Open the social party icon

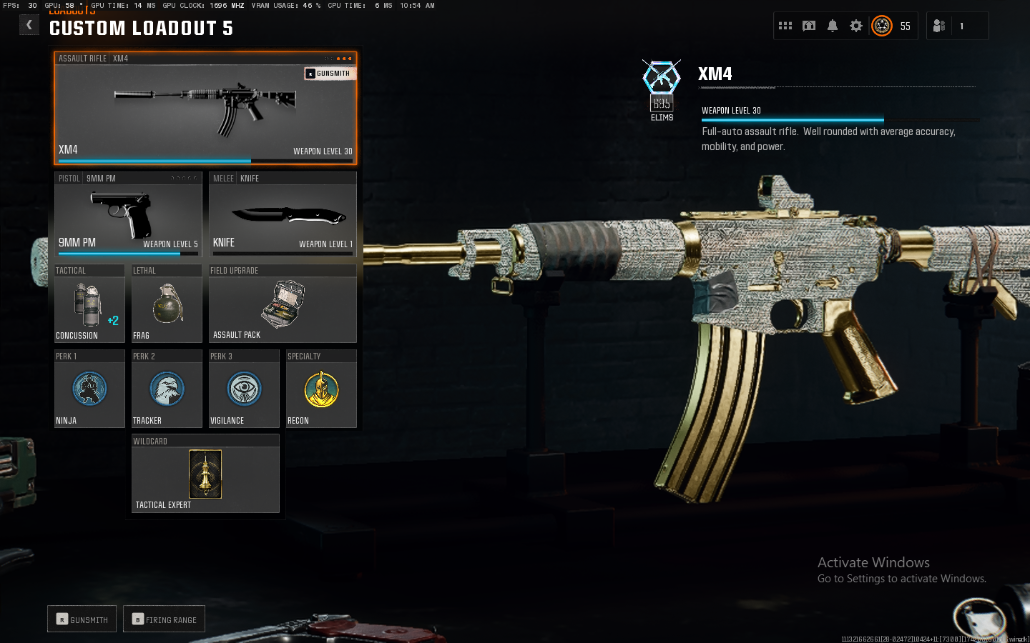pyautogui.click(x=939, y=26)
